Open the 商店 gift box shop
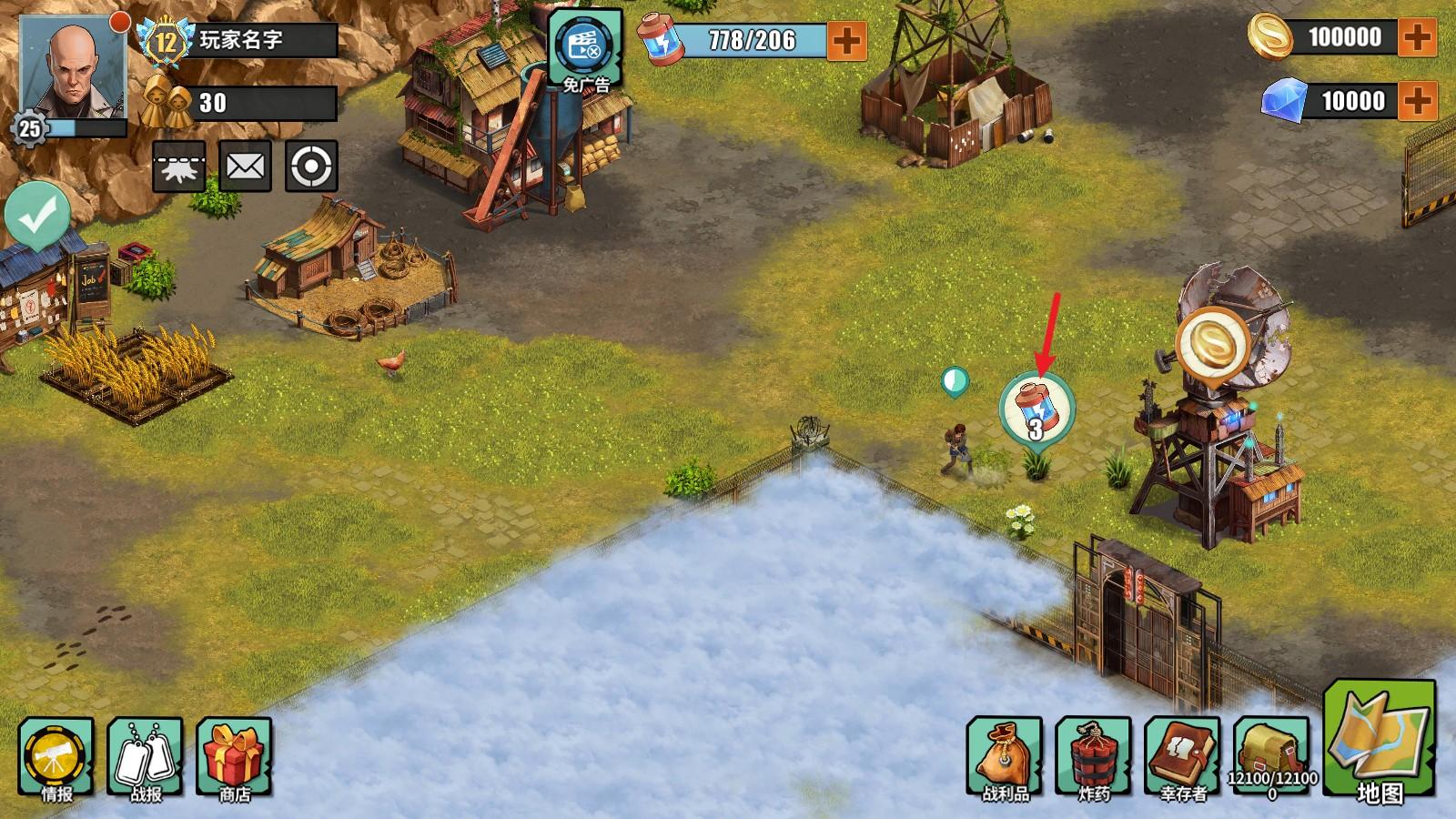Image resolution: width=1456 pixels, height=819 pixels. 234,760
